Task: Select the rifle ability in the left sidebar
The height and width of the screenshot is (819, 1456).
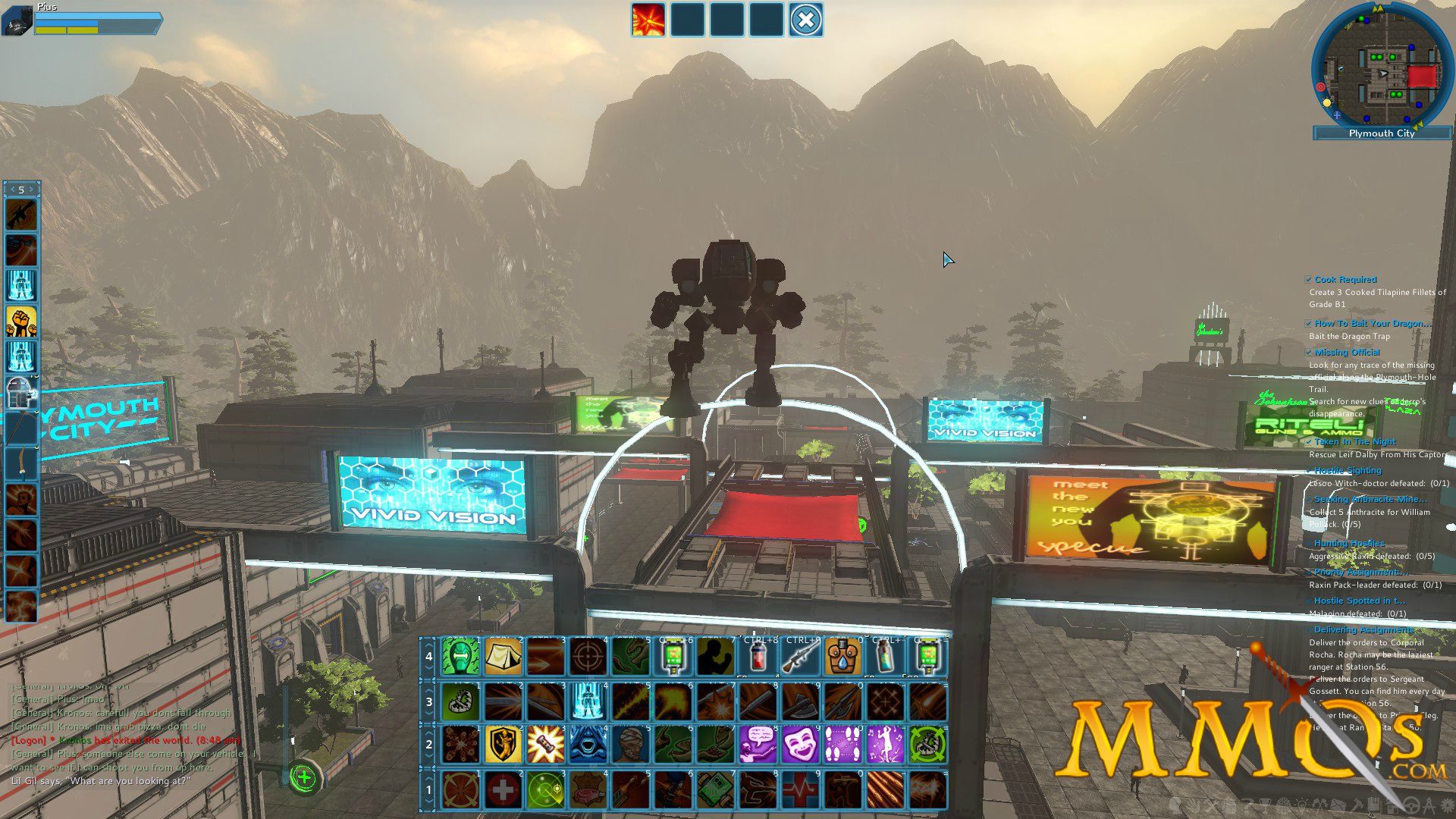Action: coord(21,215)
